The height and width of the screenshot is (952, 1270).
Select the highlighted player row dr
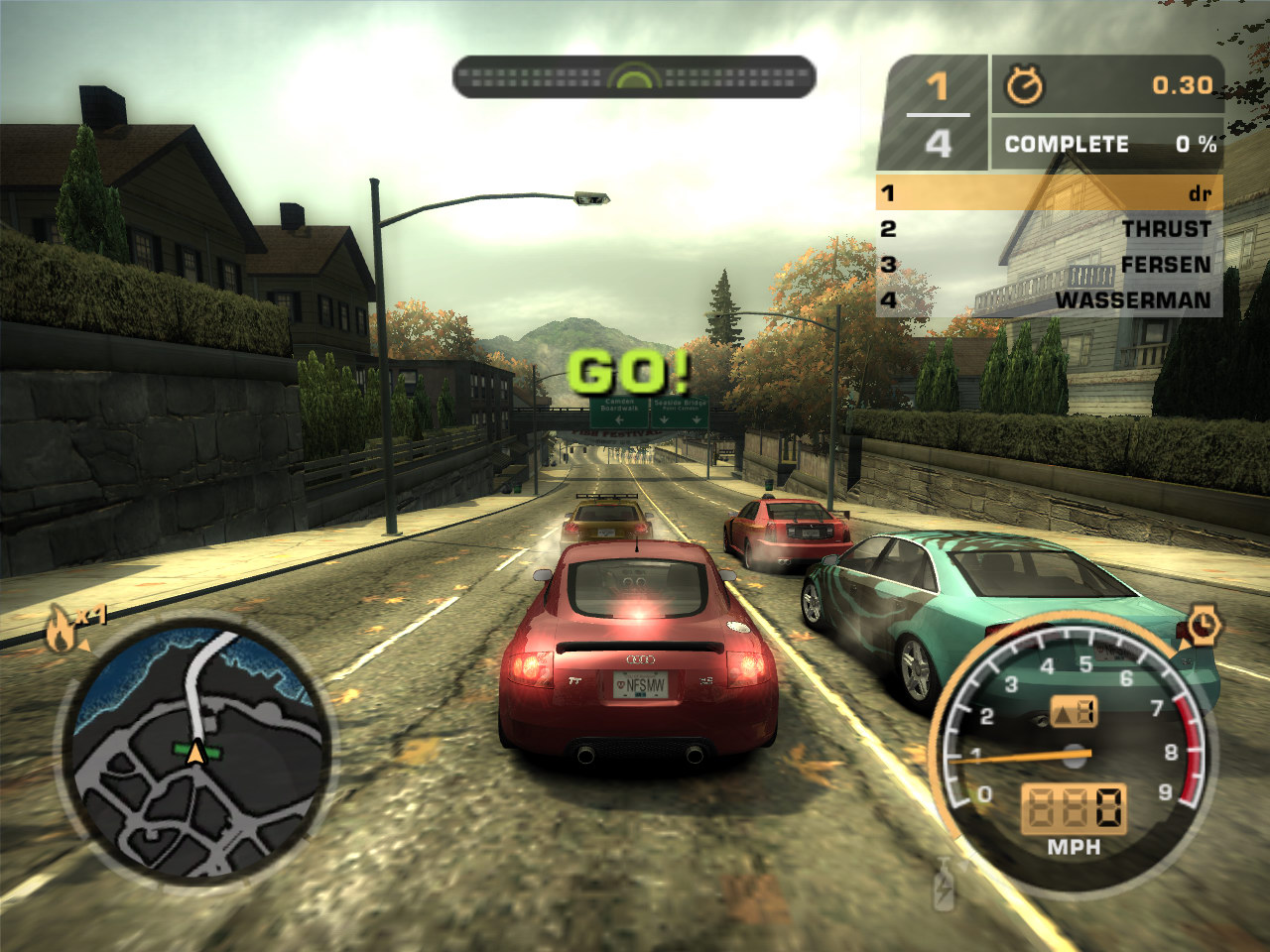[1050, 193]
